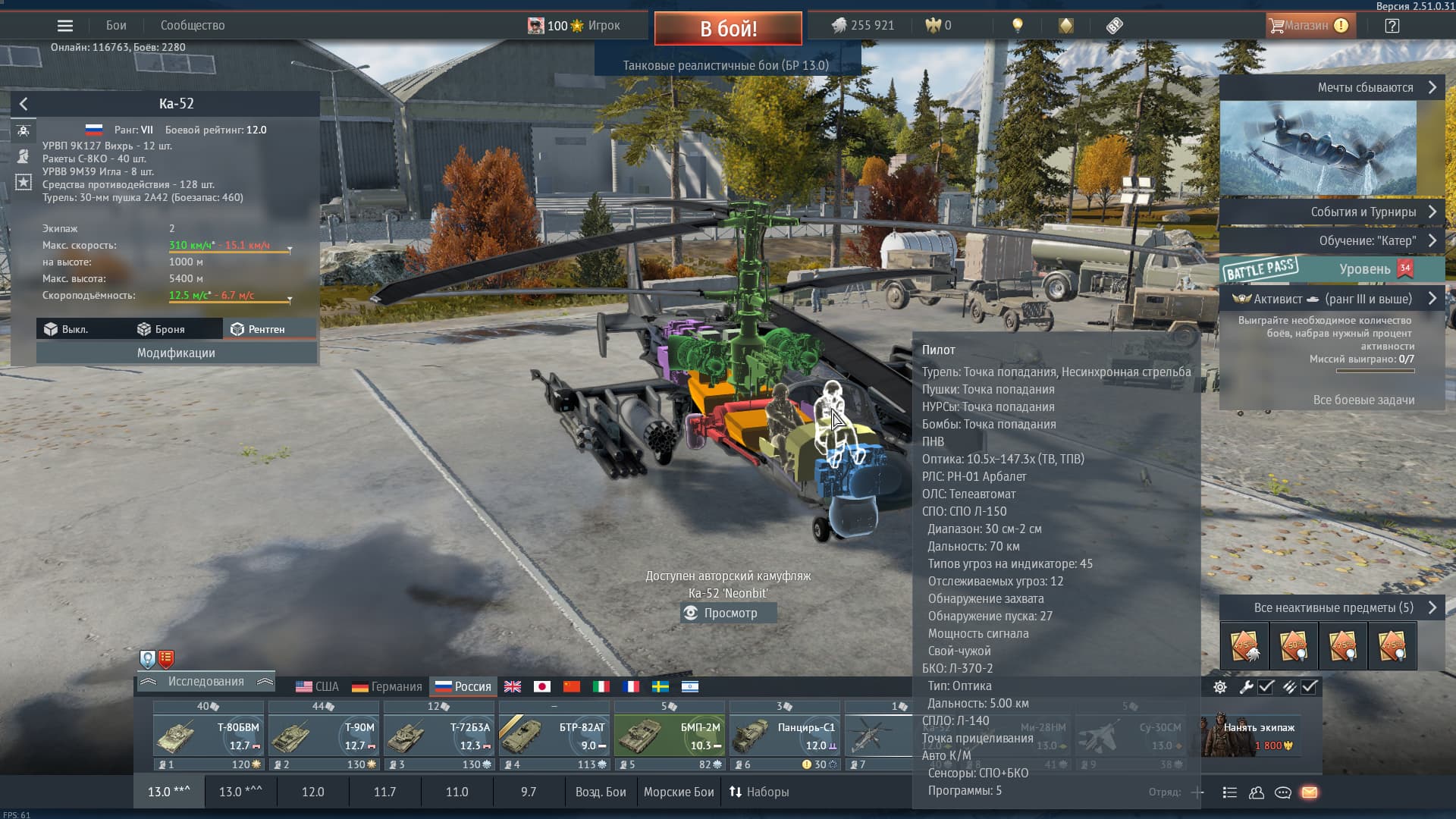
Task: Open the Наборы presets list
Action: pyautogui.click(x=759, y=792)
